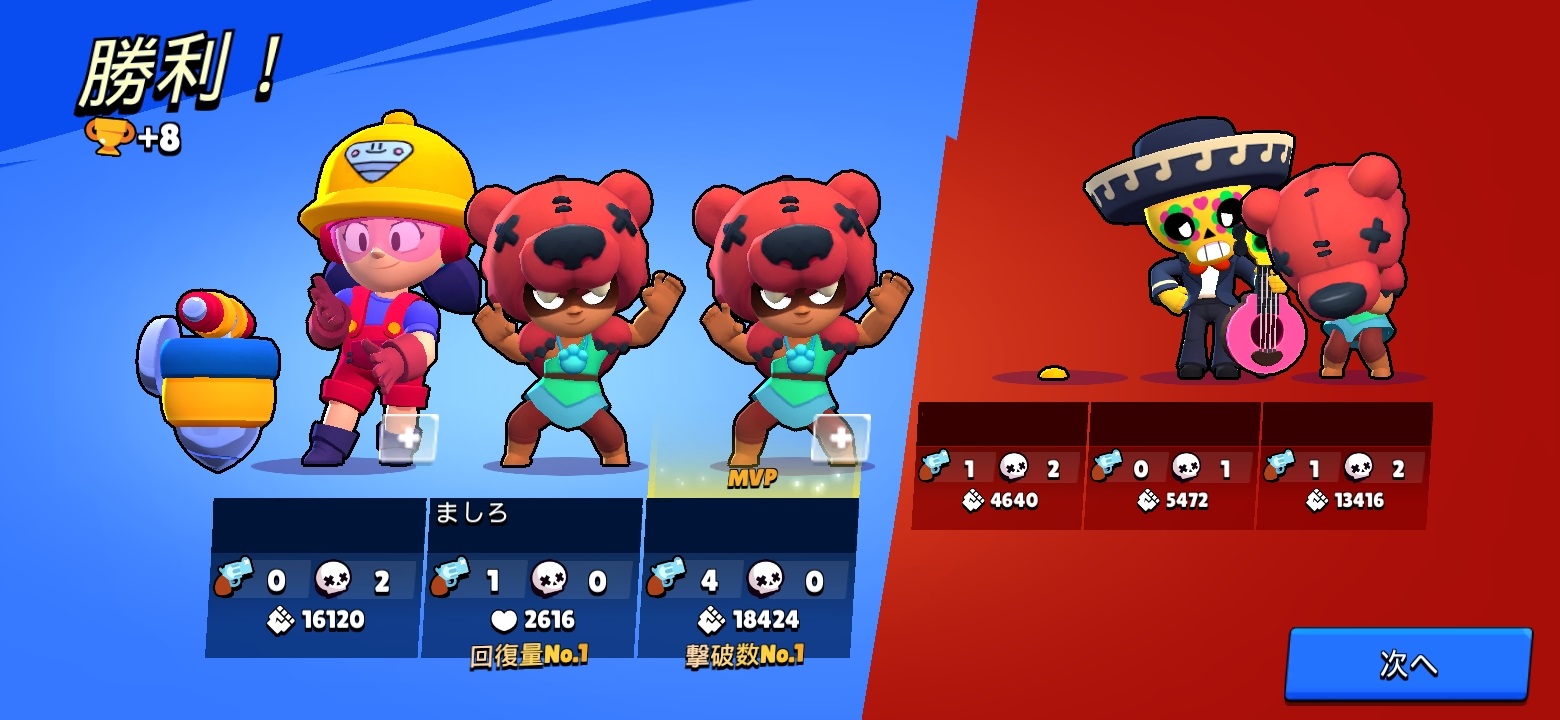Choose the enemy panel showing 13416 damage
The height and width of the screenshot is (720, 1560).
click(1345, 465)
